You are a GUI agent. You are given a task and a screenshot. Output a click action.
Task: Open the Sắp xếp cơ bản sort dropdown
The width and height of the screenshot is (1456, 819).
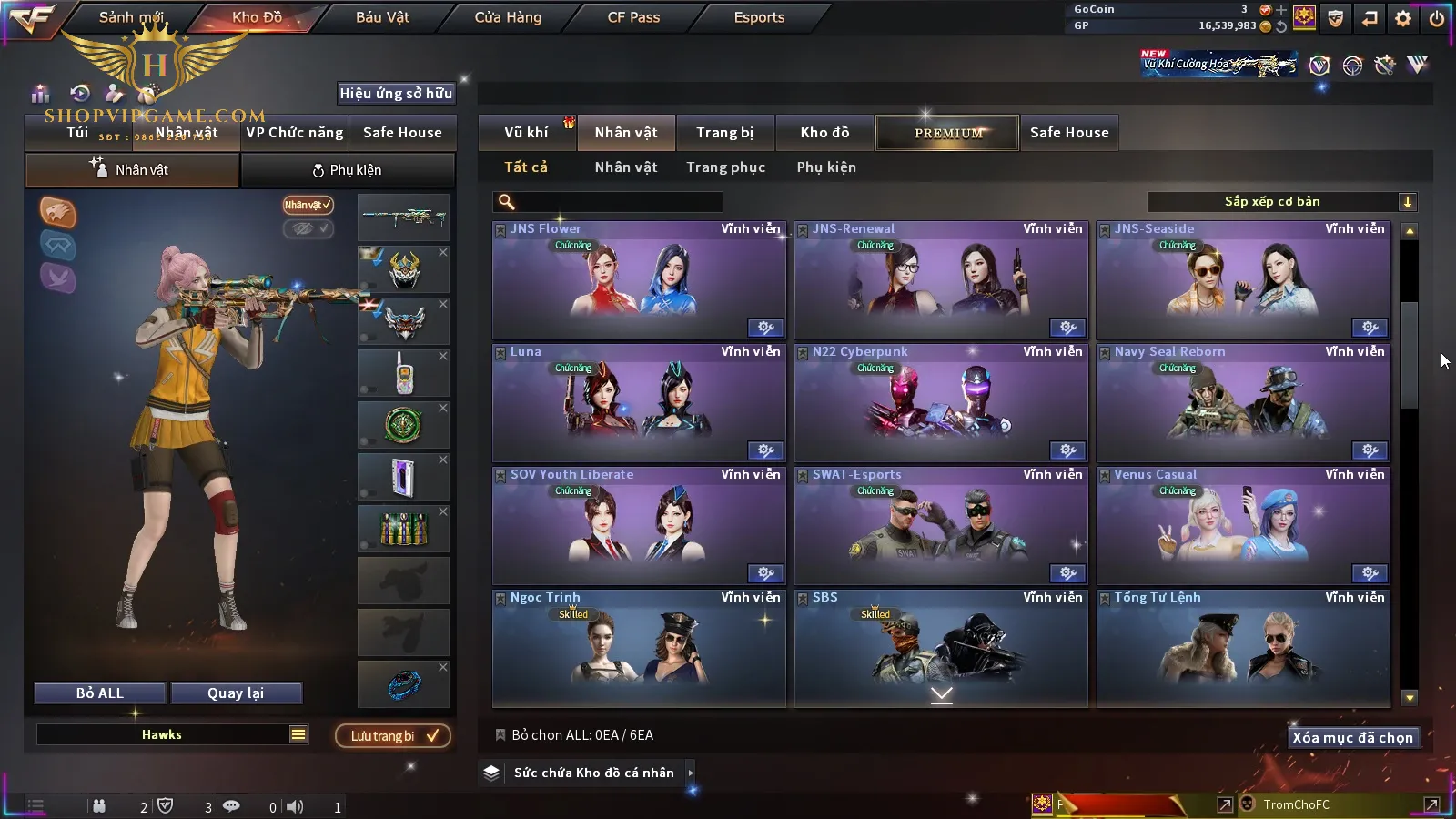coord(1281,202)
